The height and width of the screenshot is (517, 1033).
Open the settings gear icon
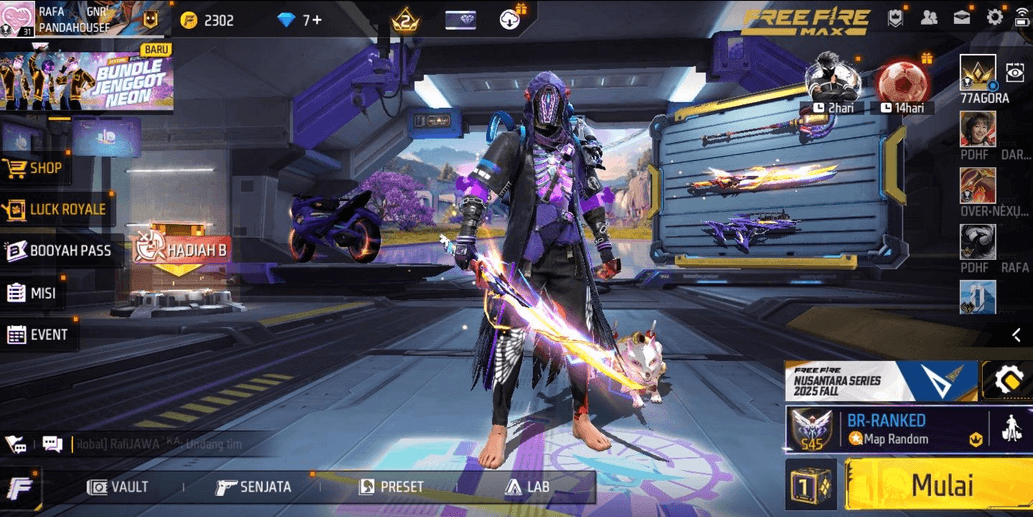pyautogui.click(x=995, y=17)
